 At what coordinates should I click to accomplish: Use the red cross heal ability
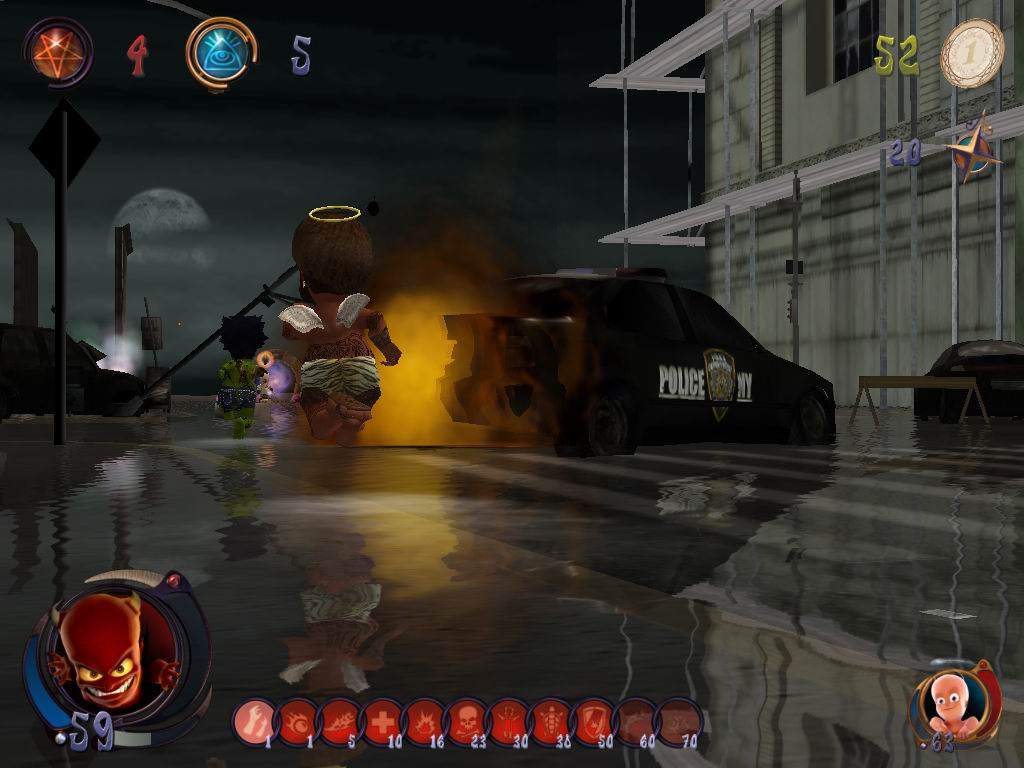[382, 720]
